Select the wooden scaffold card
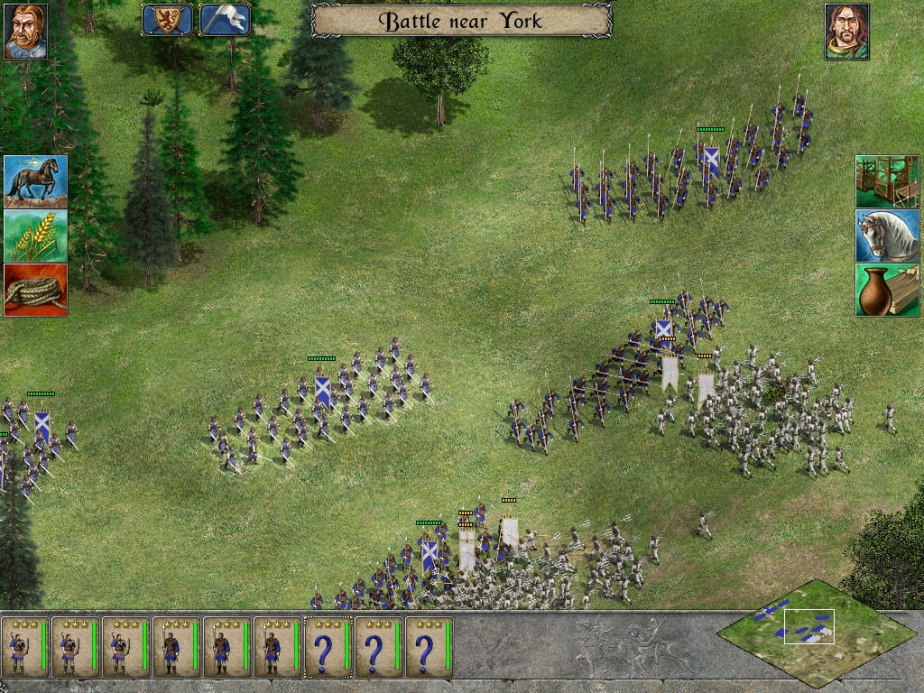The width and height of the screenshot is (924, 693). pyautogui.click(x=887, y=181)
